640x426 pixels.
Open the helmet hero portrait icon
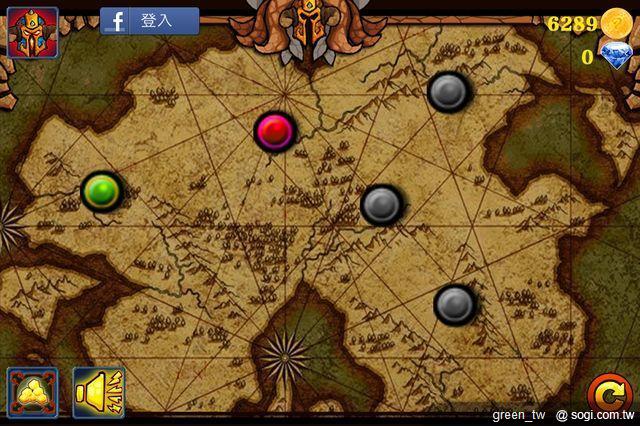[32, 30]
